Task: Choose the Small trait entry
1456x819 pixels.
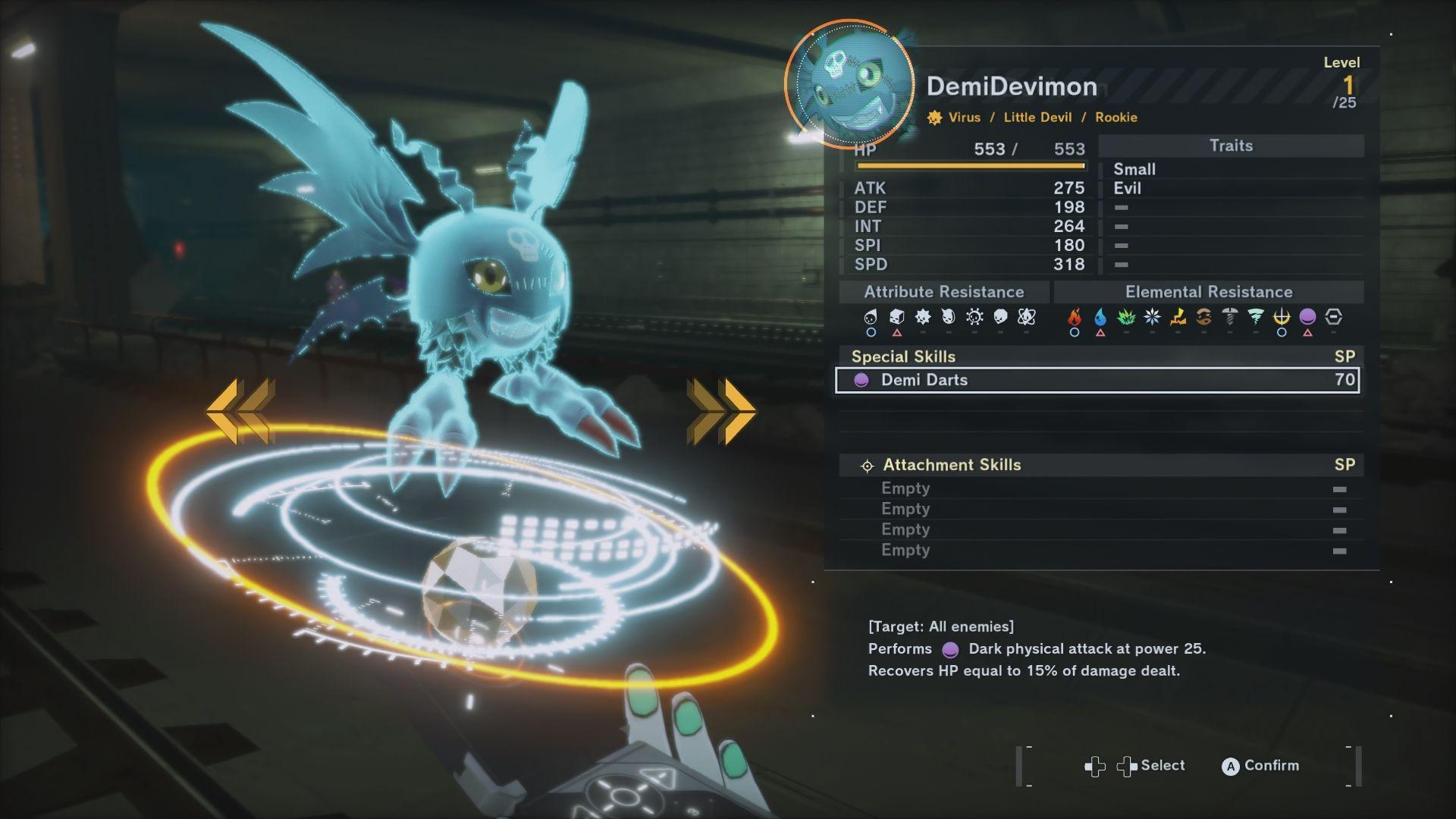Action: pos(1134,169)
